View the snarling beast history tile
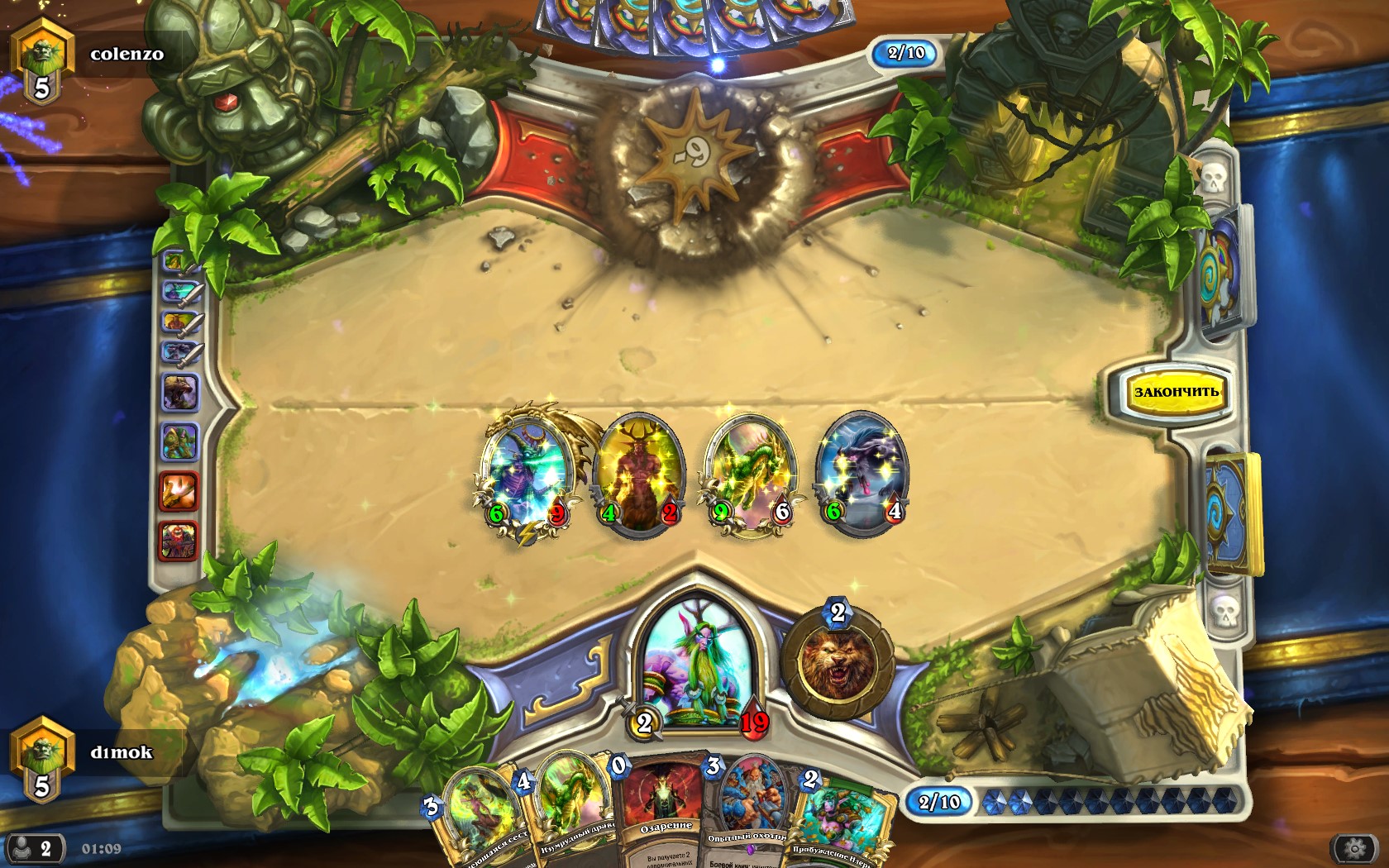 click(179, 393)
